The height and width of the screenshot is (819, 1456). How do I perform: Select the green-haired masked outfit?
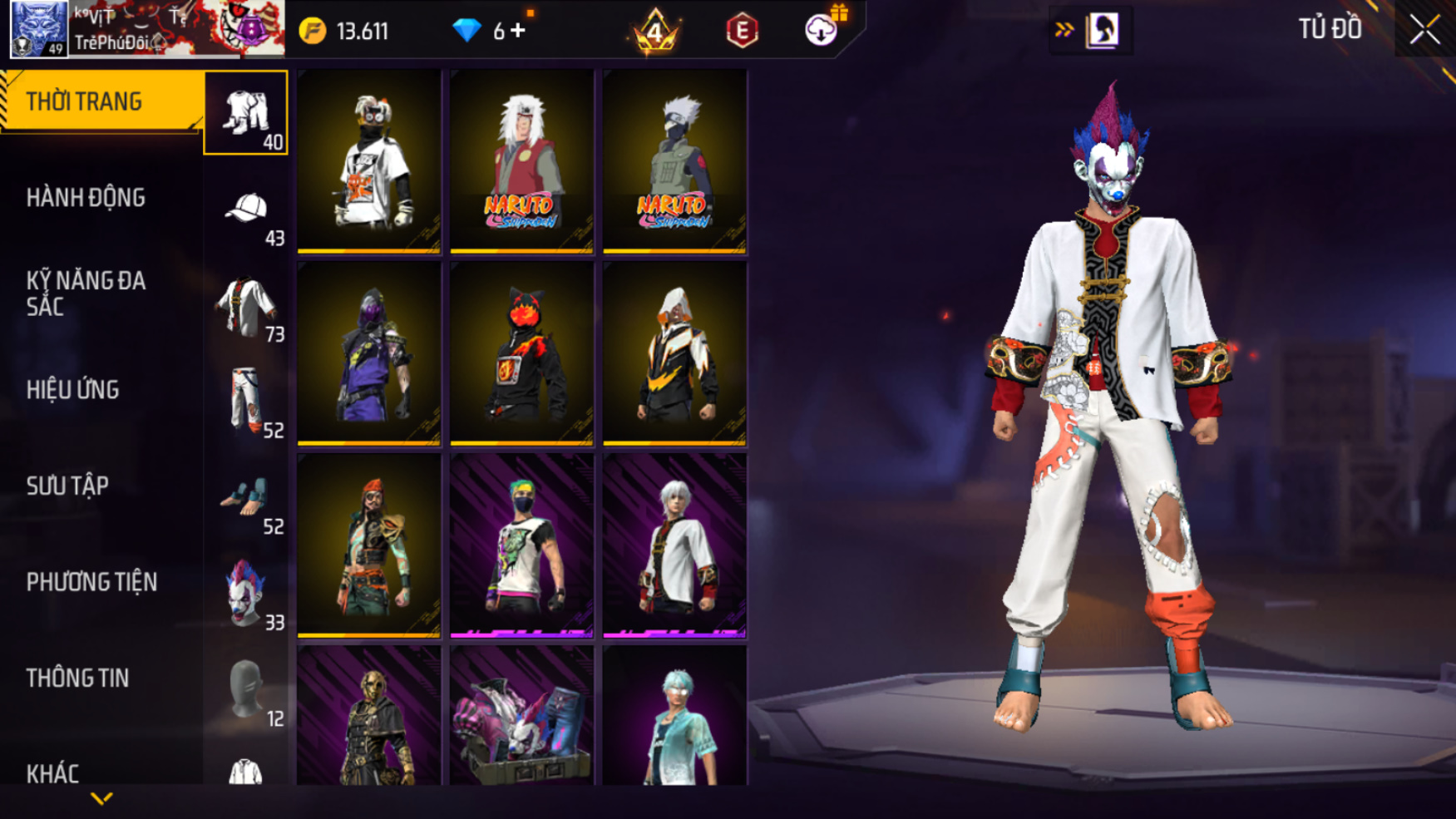tap(521, 545)
